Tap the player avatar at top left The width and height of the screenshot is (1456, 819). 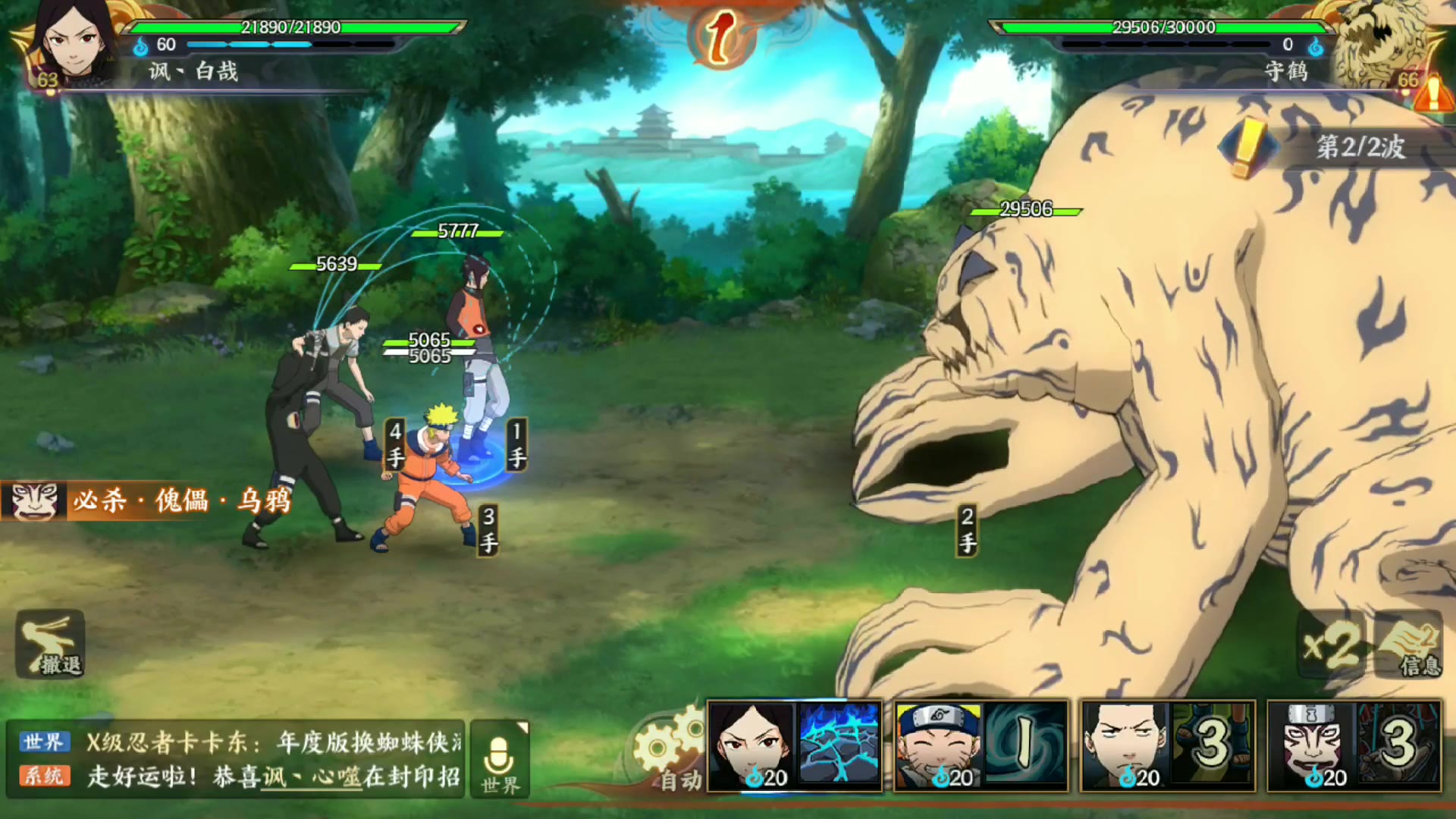pyautogui.click(x=72, y=42)
